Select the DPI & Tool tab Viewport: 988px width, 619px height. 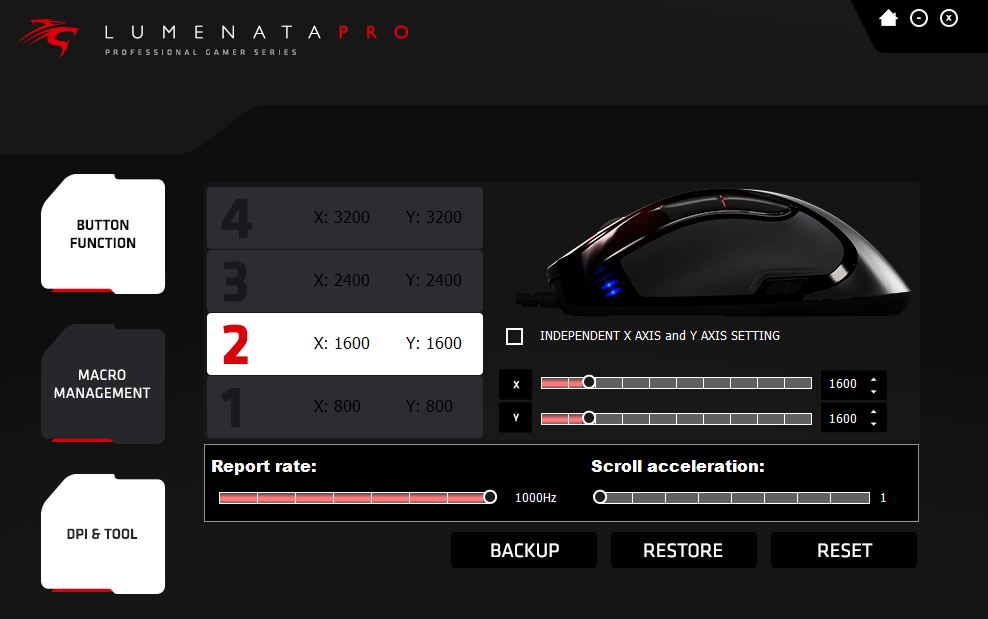[102, 534]
